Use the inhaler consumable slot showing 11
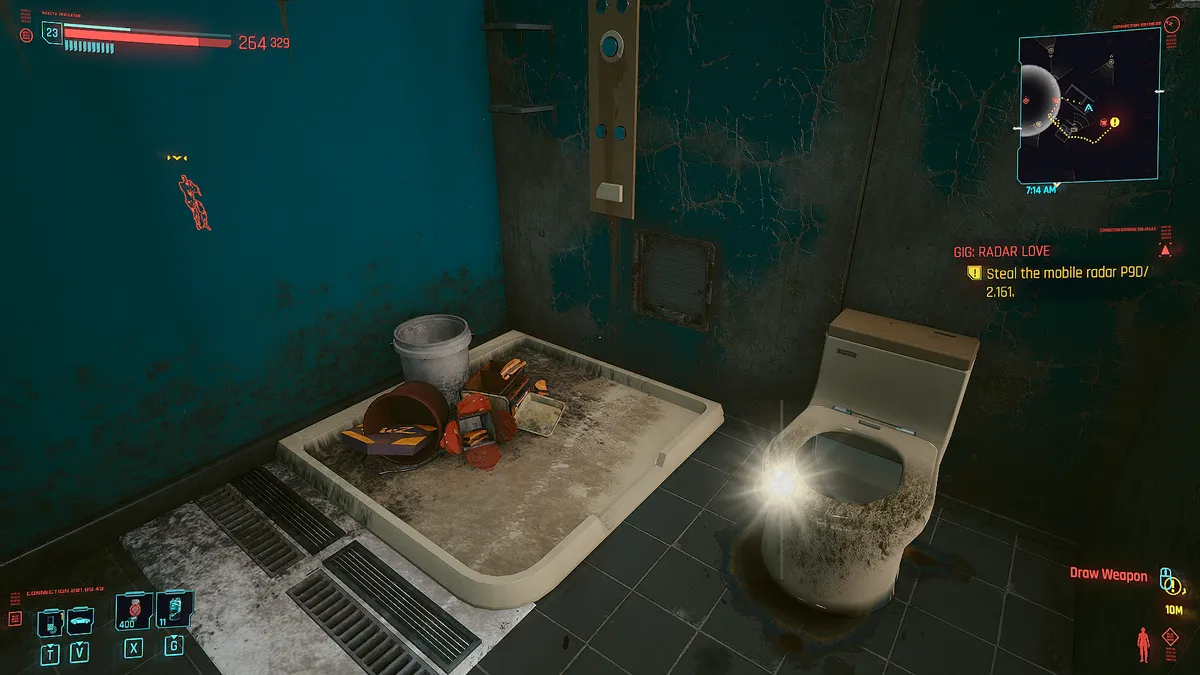Image resolution: width=1200 pixels, height=675 pixels. 174,609
